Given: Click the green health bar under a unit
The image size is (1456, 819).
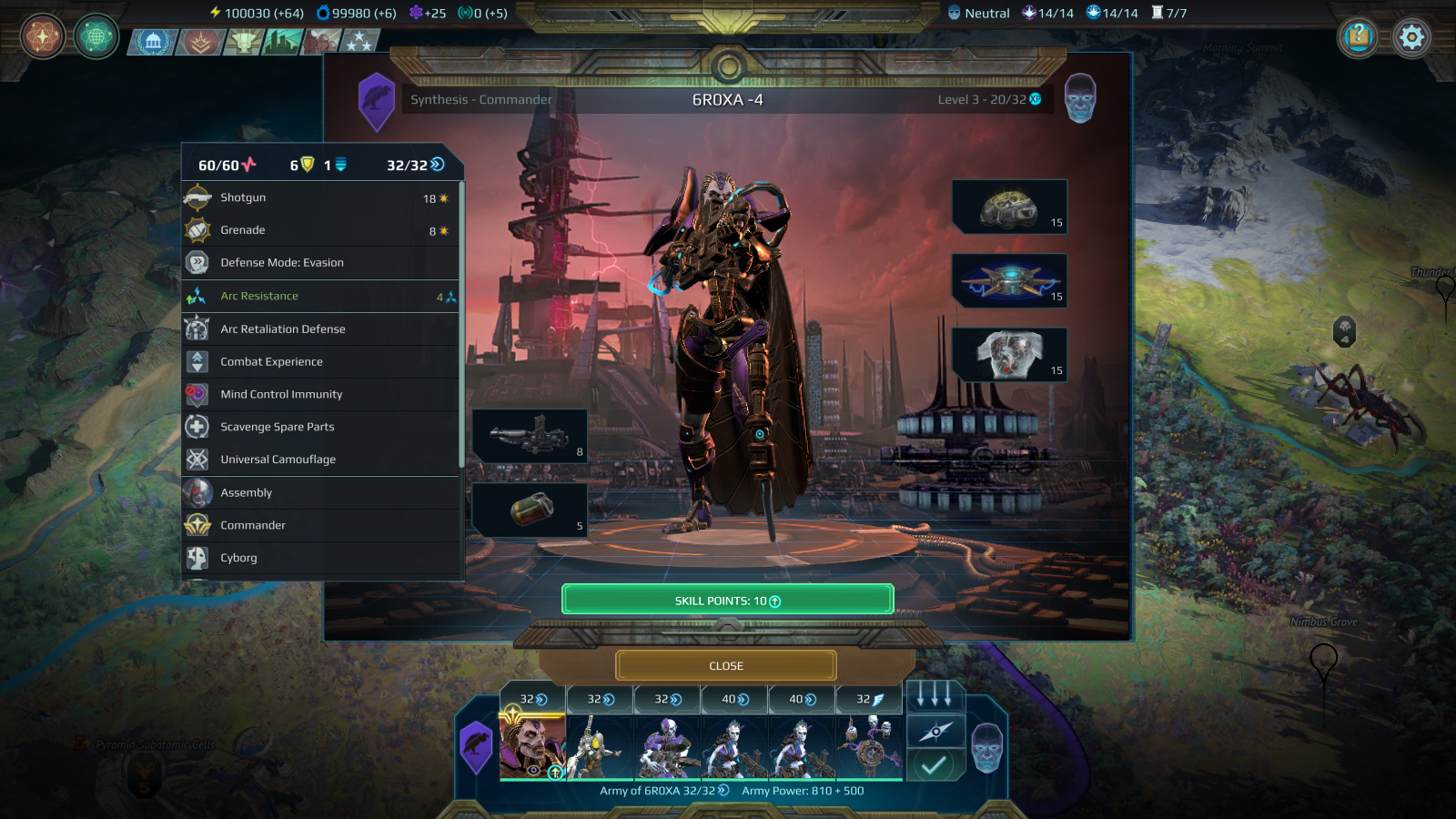Looking at the screenshot, I should [x=601, y=781].
